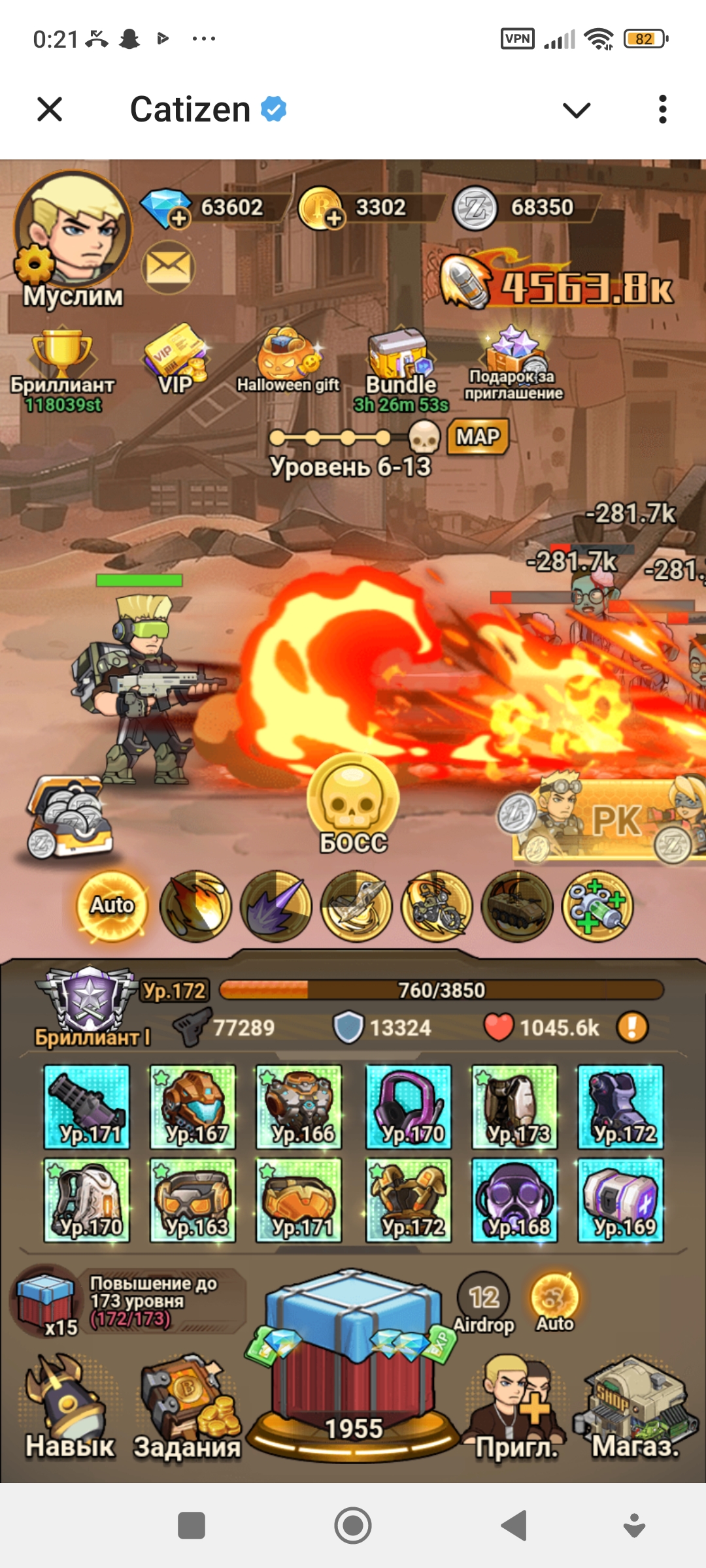
Task: Select the gas mask slot Ур.168
Action: point(515,1200)
